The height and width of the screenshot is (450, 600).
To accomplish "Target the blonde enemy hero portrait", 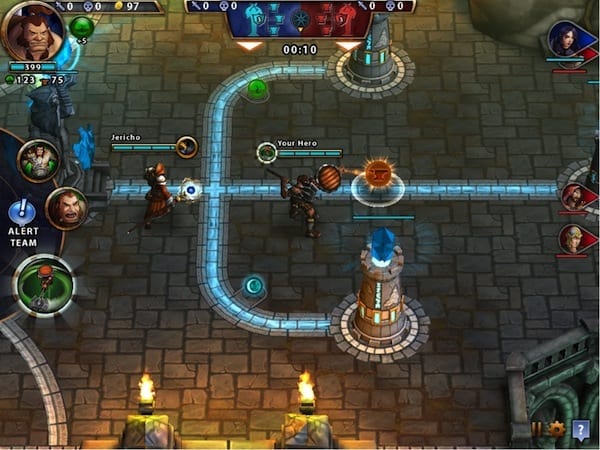I will point(573,238).
